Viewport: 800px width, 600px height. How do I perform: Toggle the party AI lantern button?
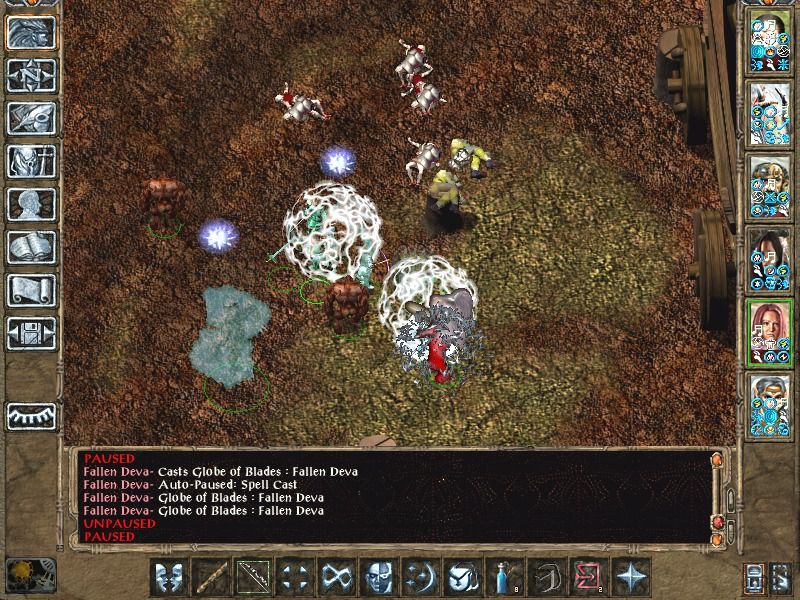[780, 577]
